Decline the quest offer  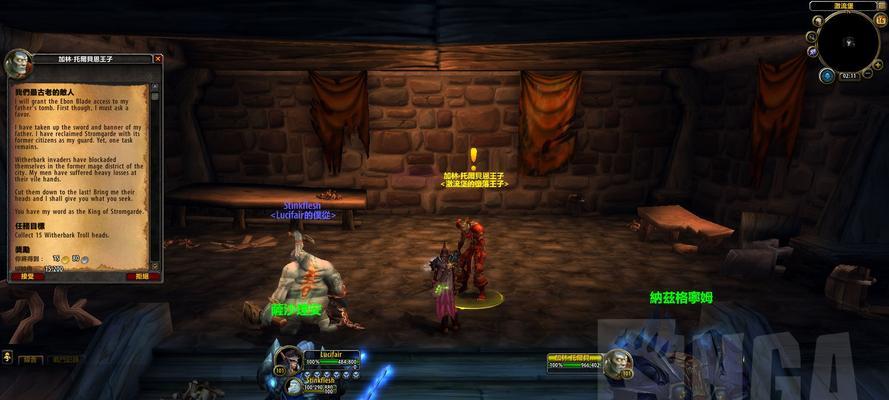pos(141,275)
